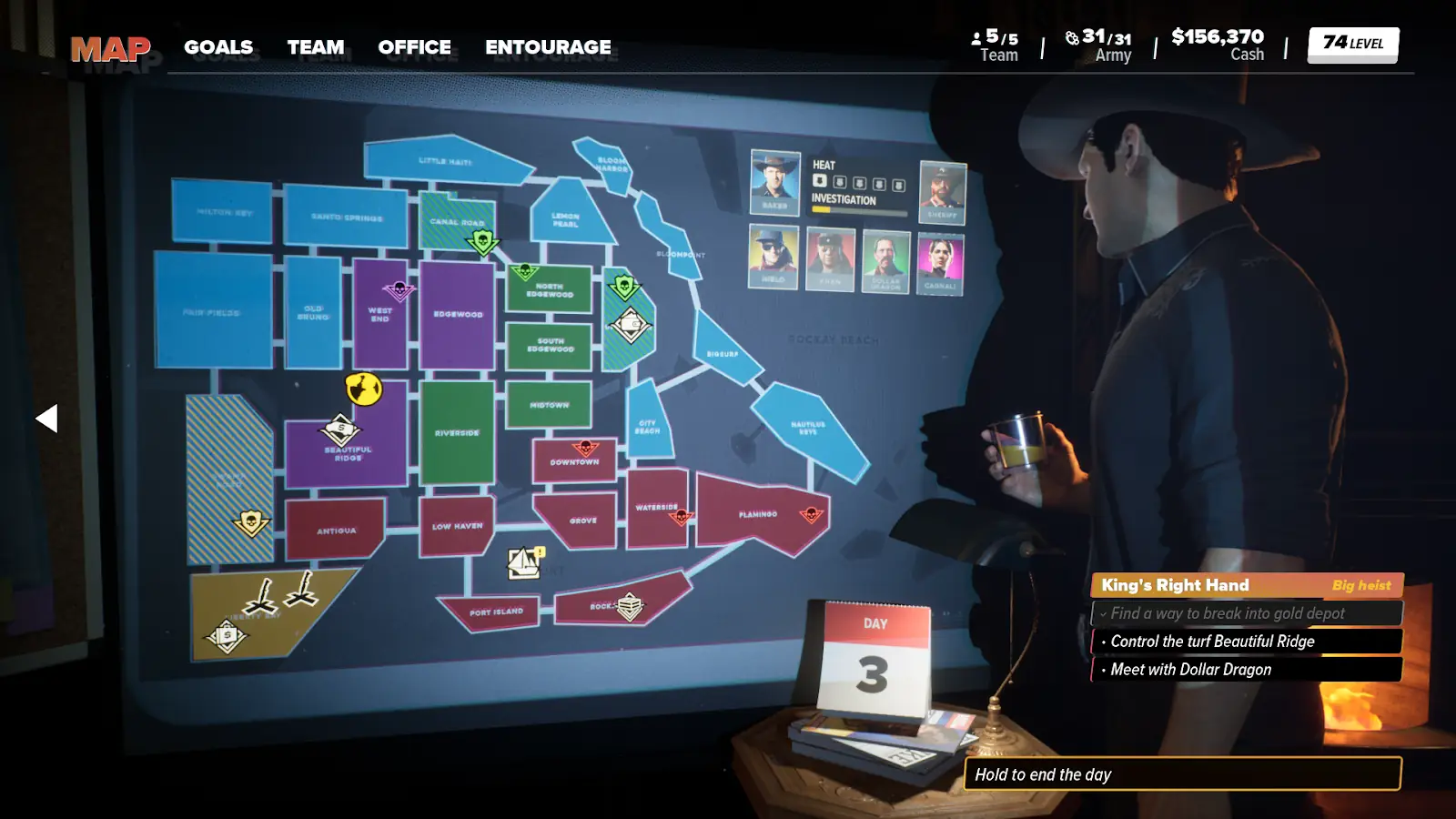Go to the Office tab
This screenshot has height=819, width=1456.
tap(414, 47)
